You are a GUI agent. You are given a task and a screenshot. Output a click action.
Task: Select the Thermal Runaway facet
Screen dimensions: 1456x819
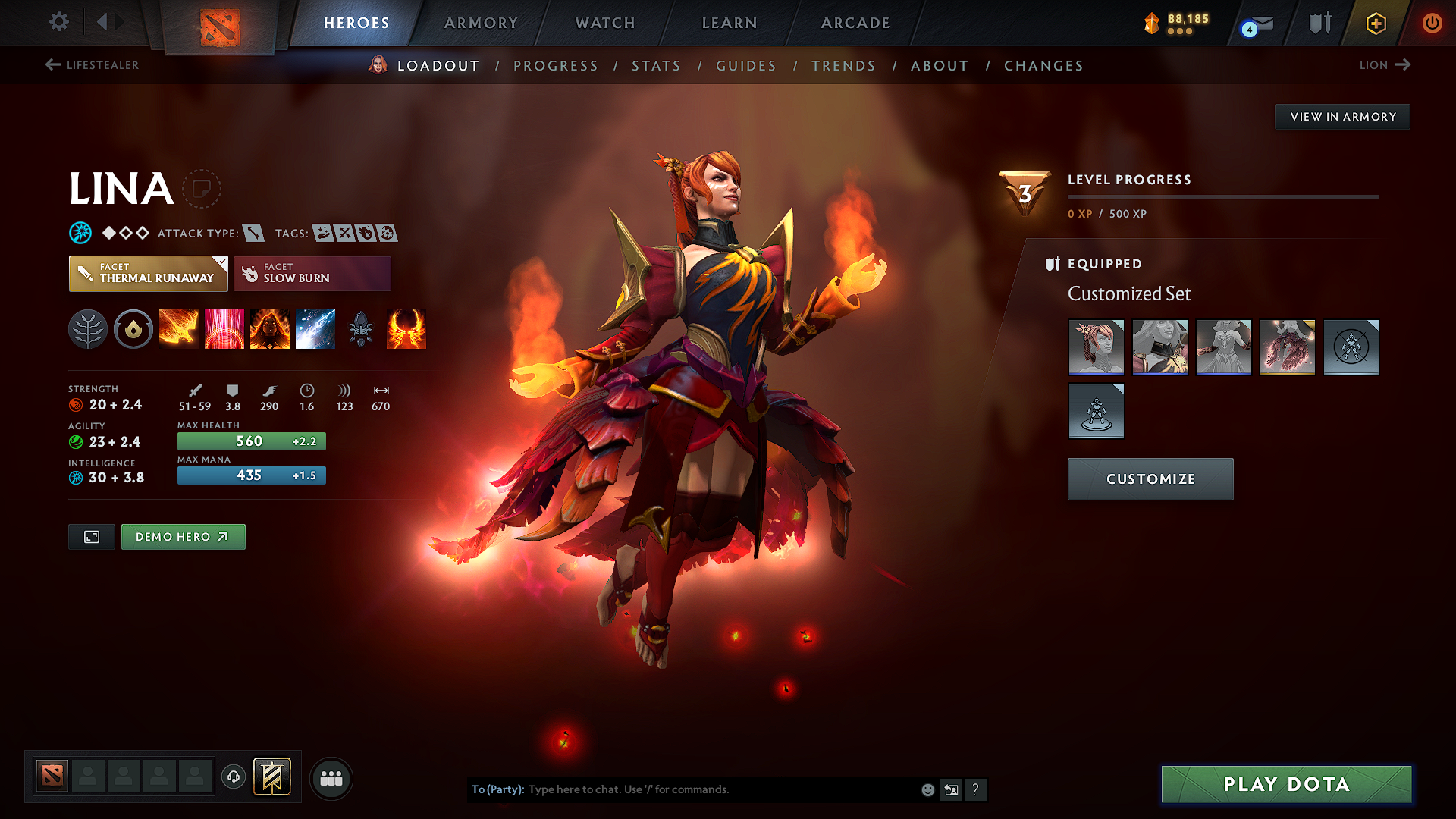coord(148,273)
